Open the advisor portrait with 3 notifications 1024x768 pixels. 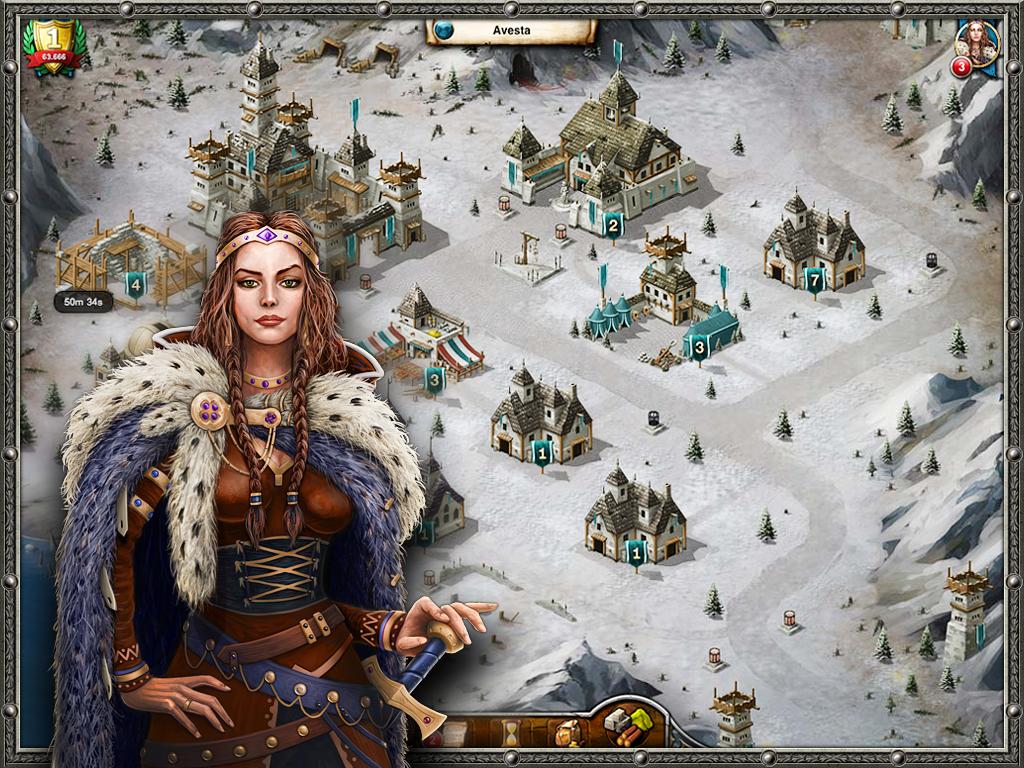click(x=977, y=45)
